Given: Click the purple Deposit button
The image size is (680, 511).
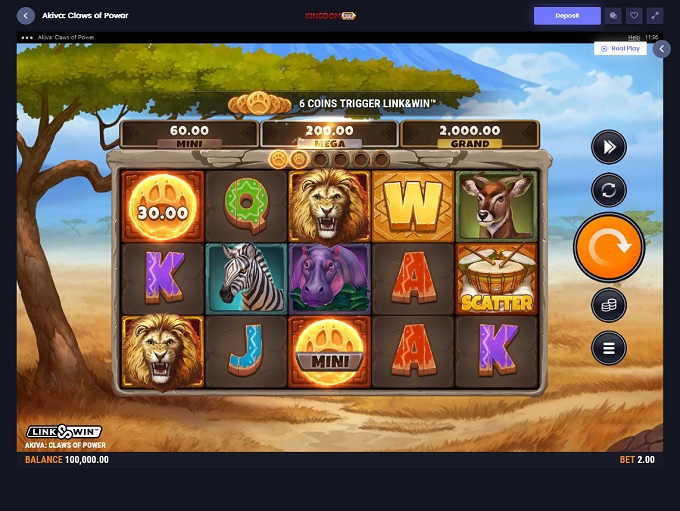Looking at the screenshot, I should [x=567, y=16].
